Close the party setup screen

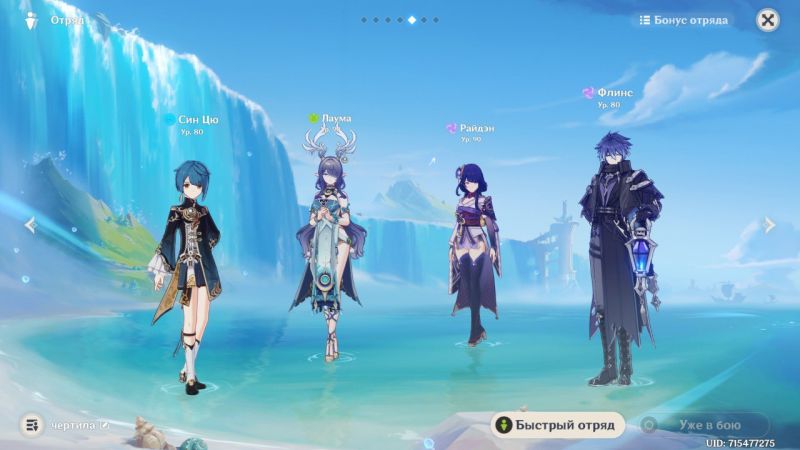coord(767,20)
